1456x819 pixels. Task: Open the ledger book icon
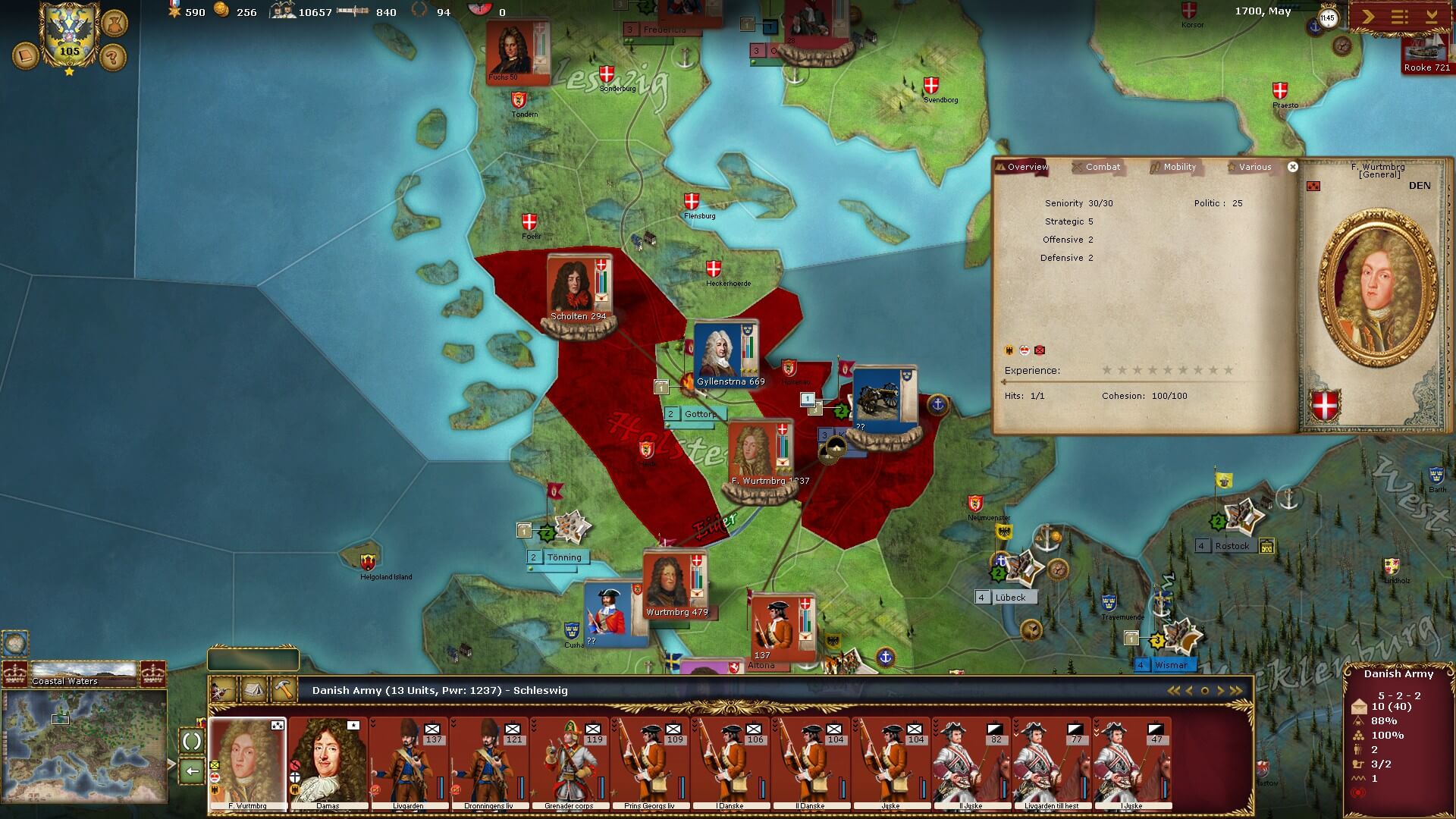click(x=25, y=57)
